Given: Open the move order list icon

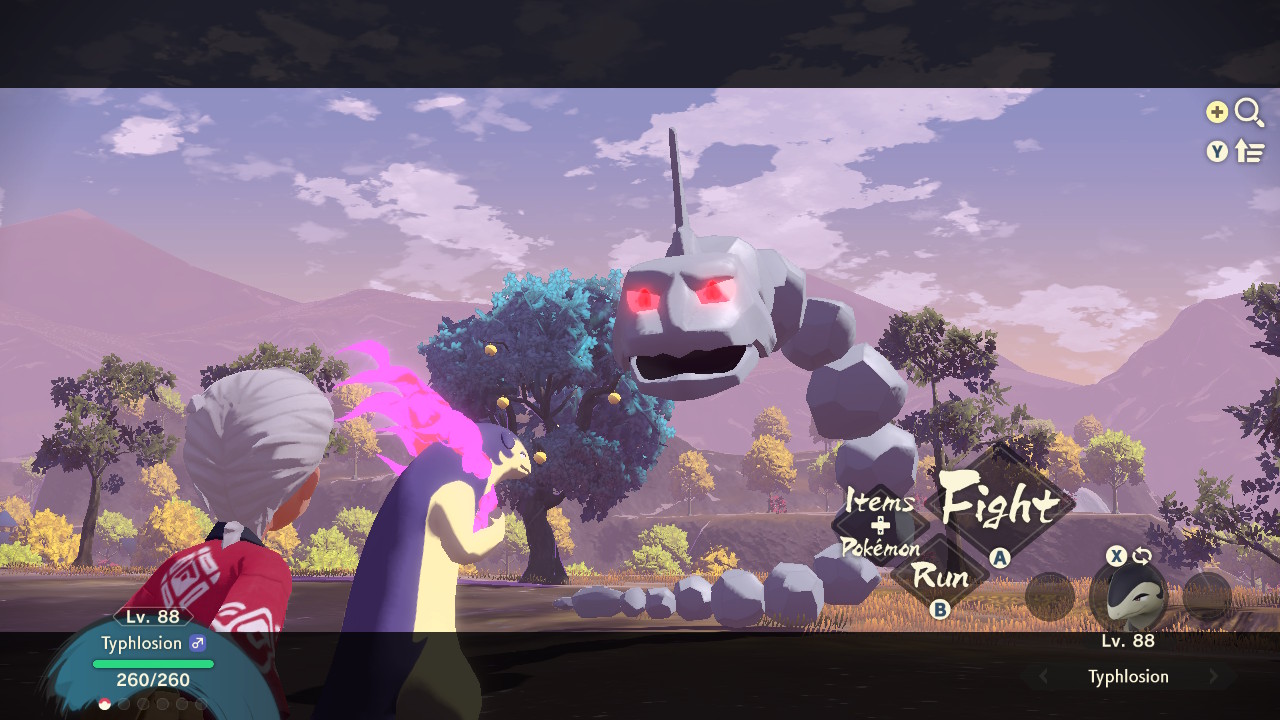Looking at the screenshot, I should (x=1250, y=152).
